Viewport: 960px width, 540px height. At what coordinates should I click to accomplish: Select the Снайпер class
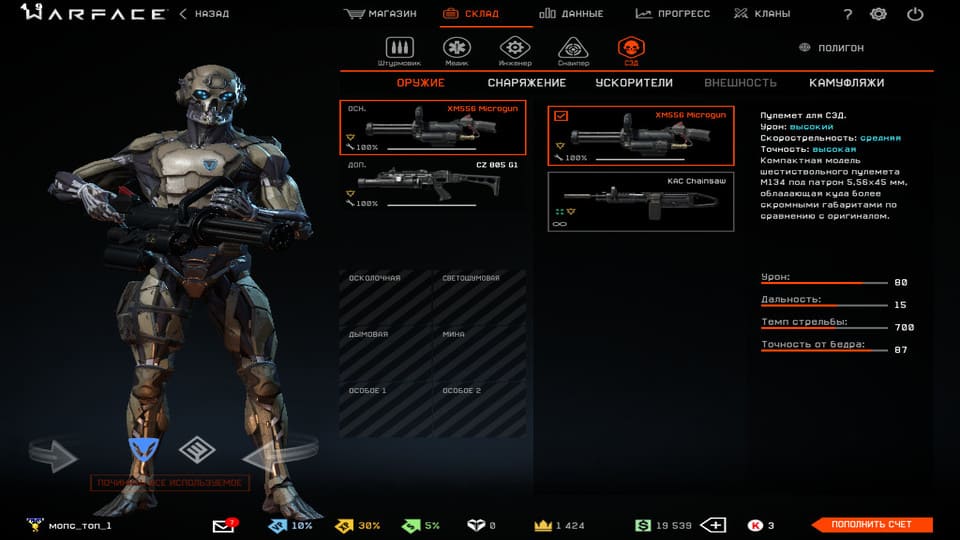coord(572,50)
